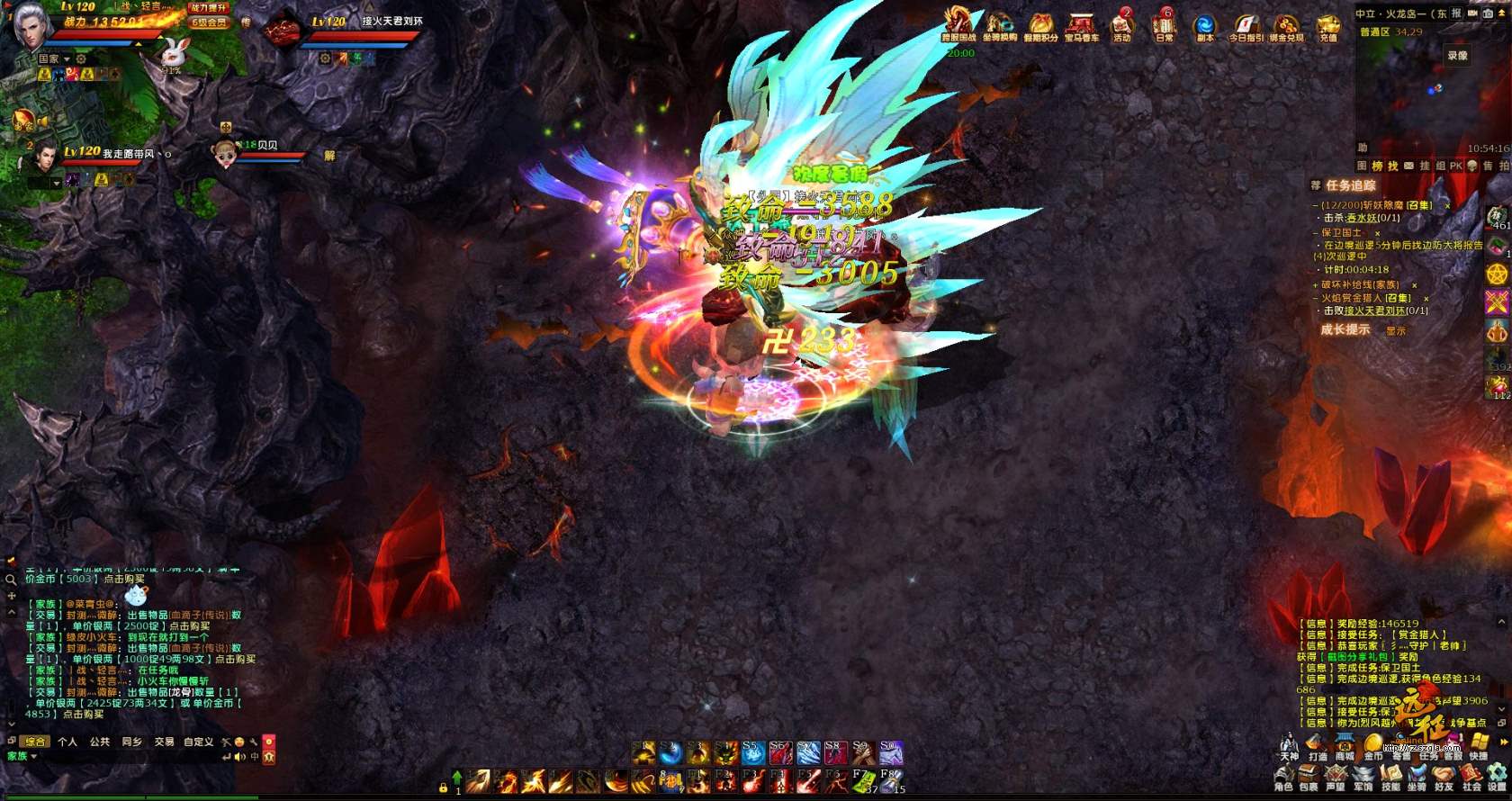Image resolution: width=1512 pixels, height=801 pixels.
Task: Open the 家族 chat channel dropdown
Action: [22, 756]
